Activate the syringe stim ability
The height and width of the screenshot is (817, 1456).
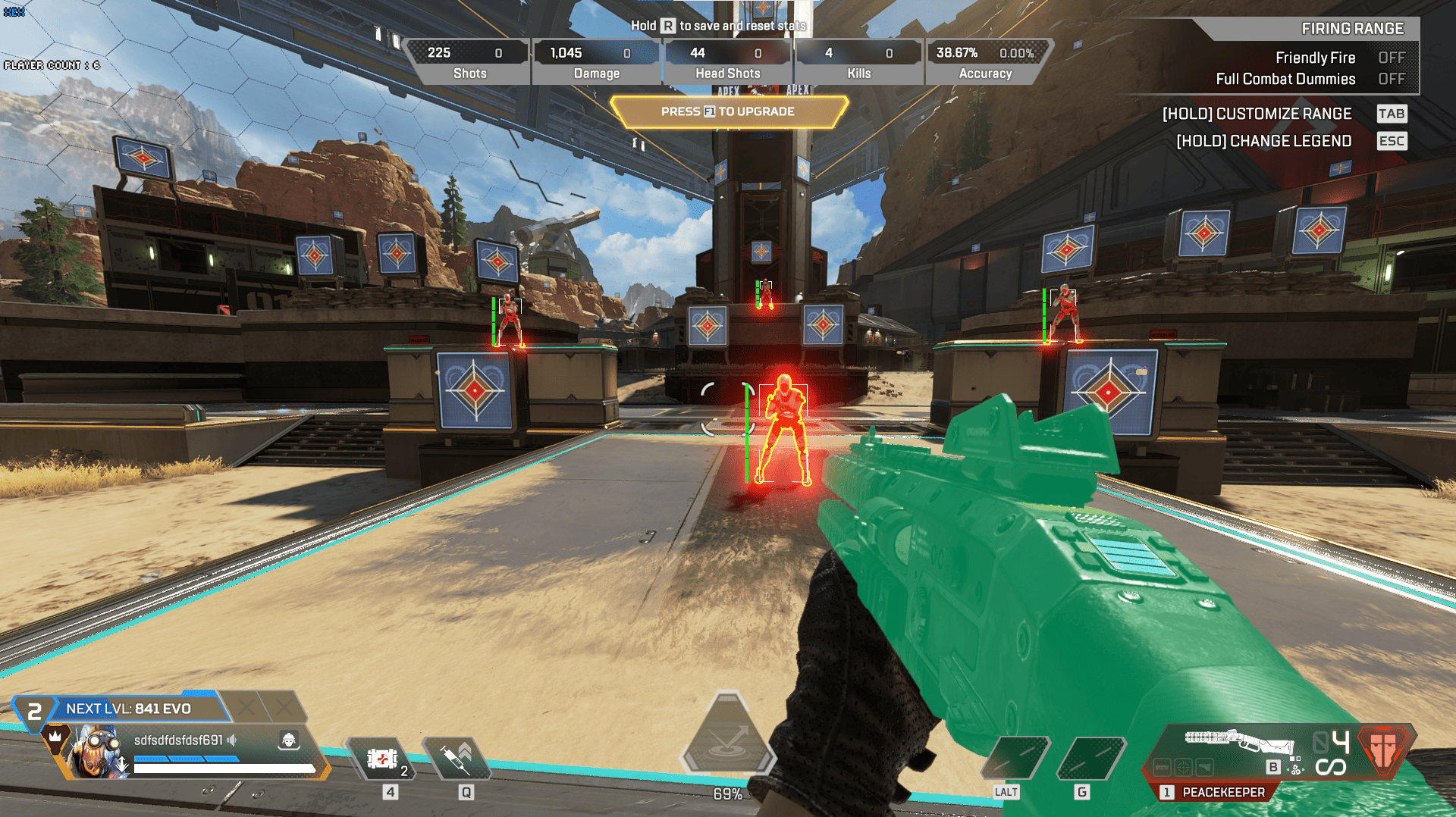[x=457, y=759]
